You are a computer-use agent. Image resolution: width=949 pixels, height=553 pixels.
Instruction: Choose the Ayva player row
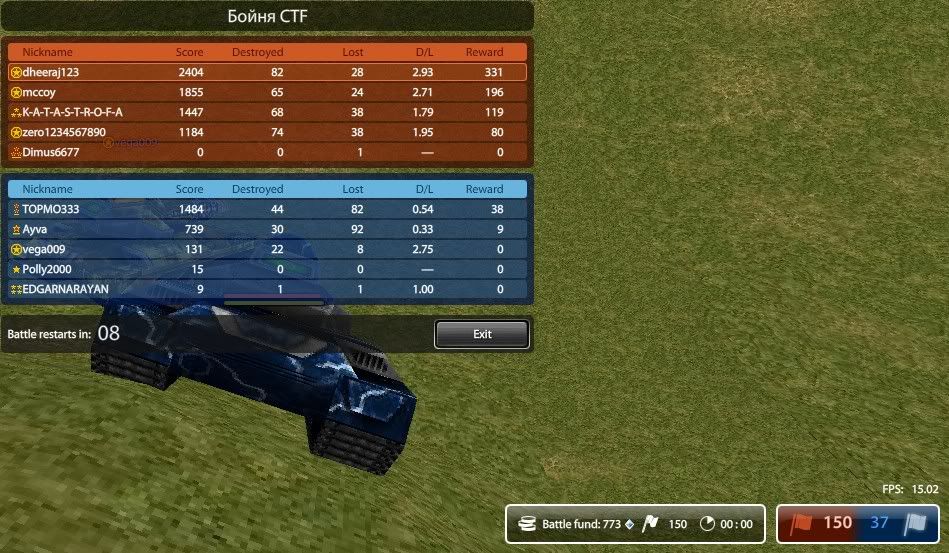267,229
